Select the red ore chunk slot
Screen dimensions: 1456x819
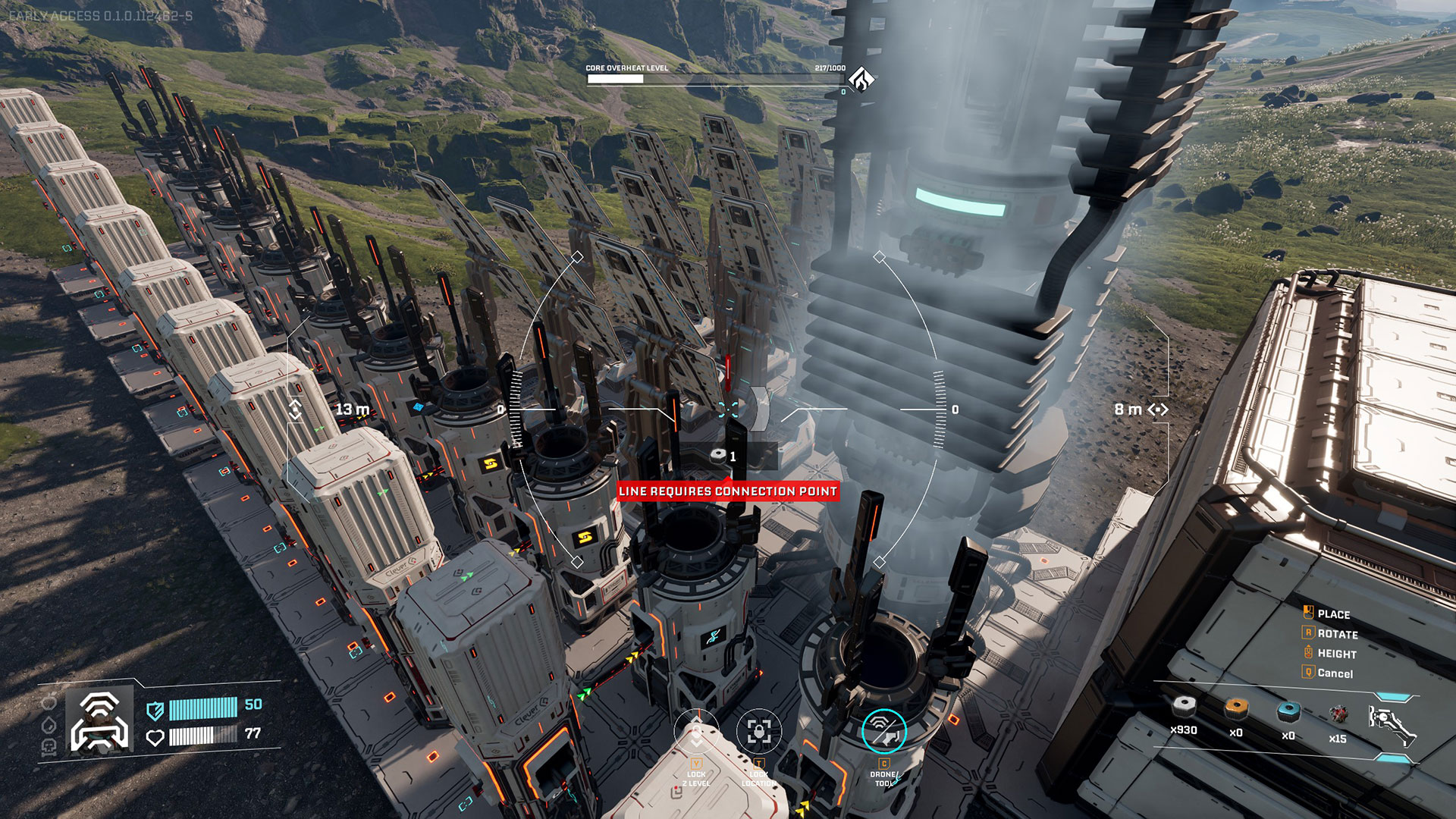point(1338,714)
